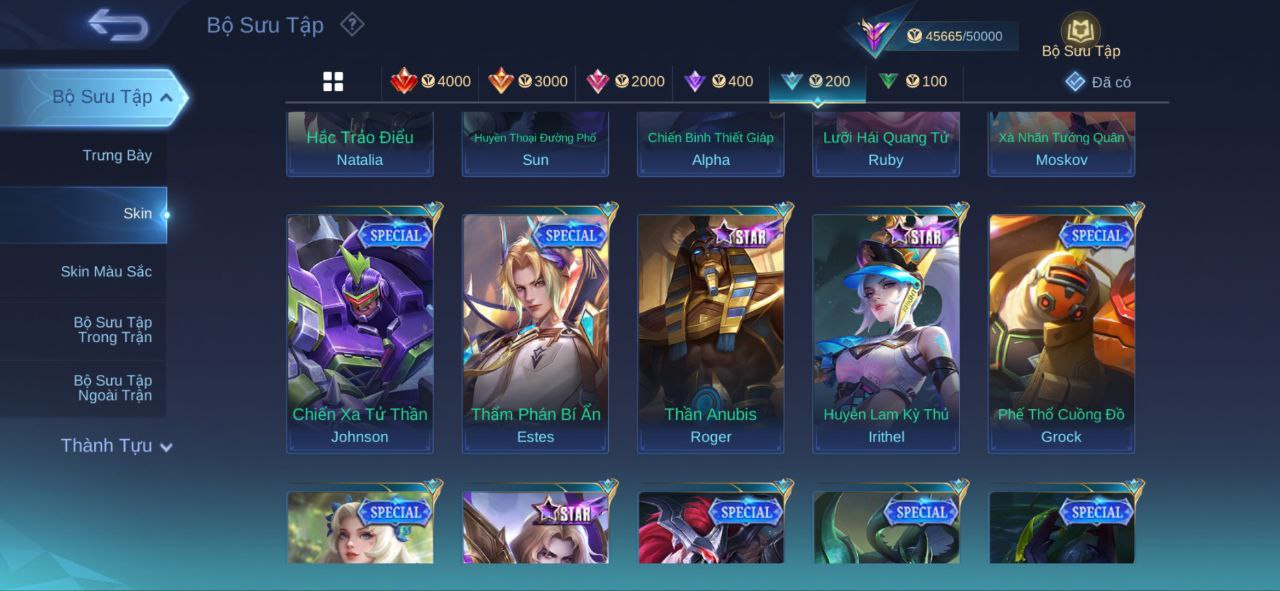Switch to the 4000 point tier tab
Image resolution: width=1280 pixels, height=591 pixels.
431,82
